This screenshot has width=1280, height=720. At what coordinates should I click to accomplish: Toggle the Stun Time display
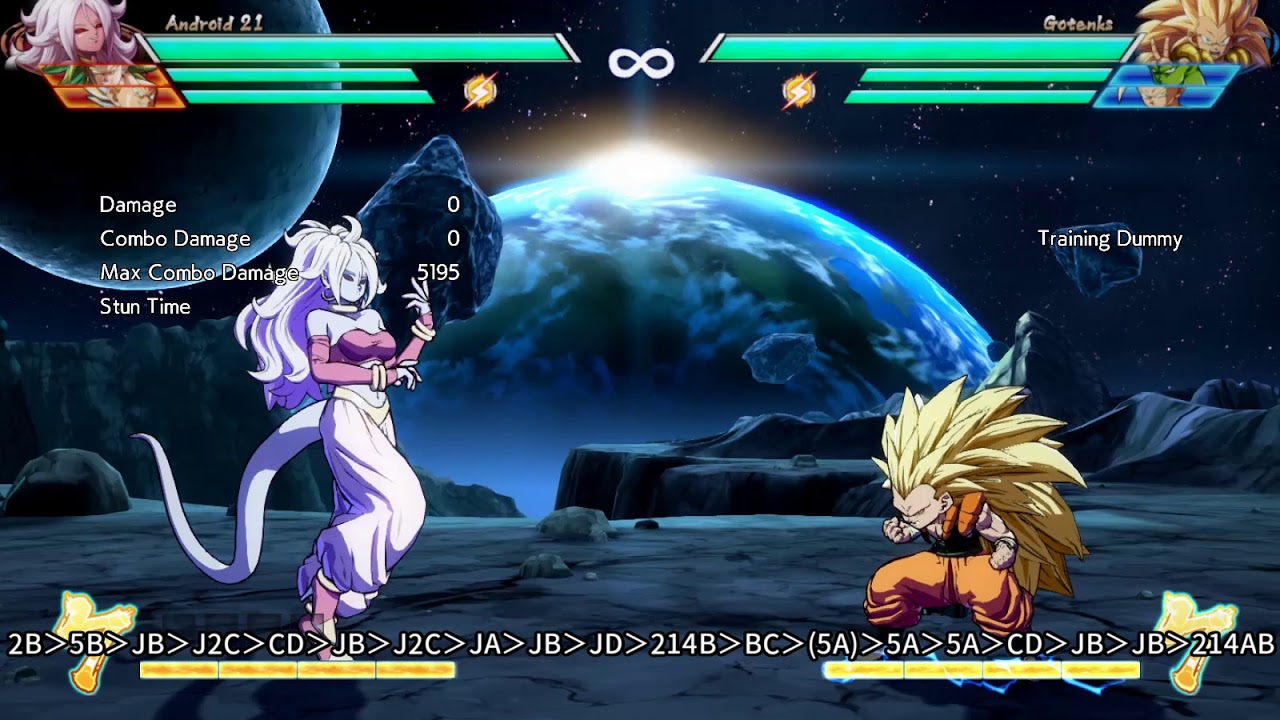tap(144, 306)
